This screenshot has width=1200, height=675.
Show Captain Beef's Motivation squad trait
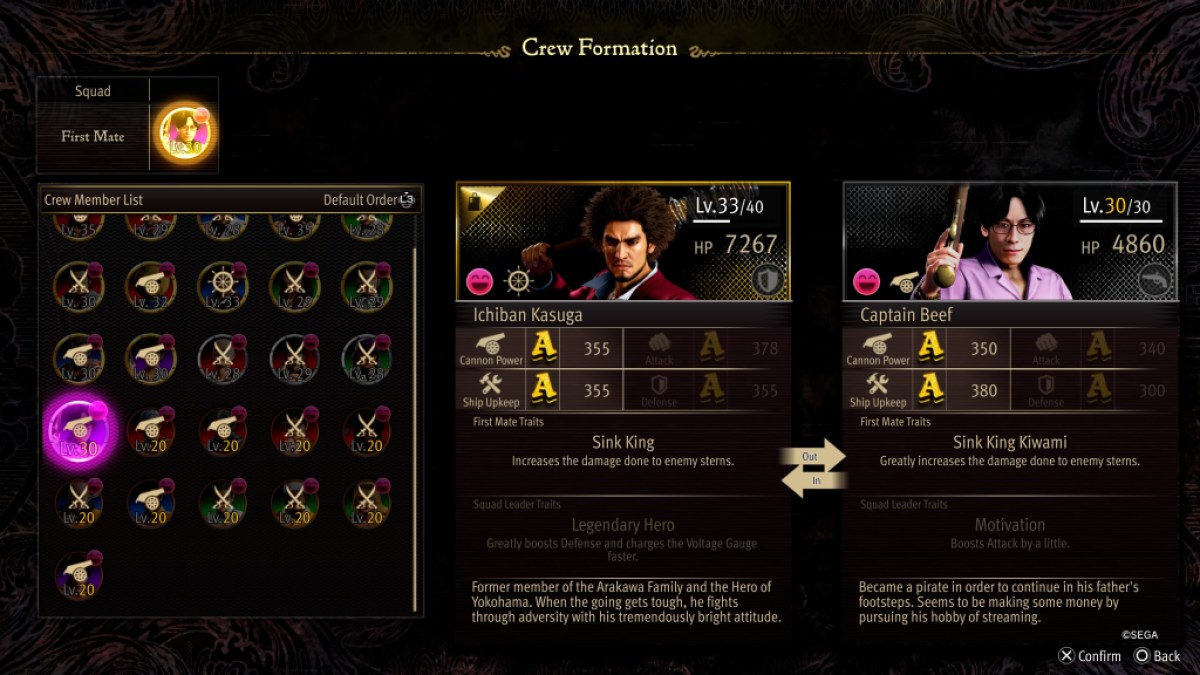click(x=1009, y=533)
